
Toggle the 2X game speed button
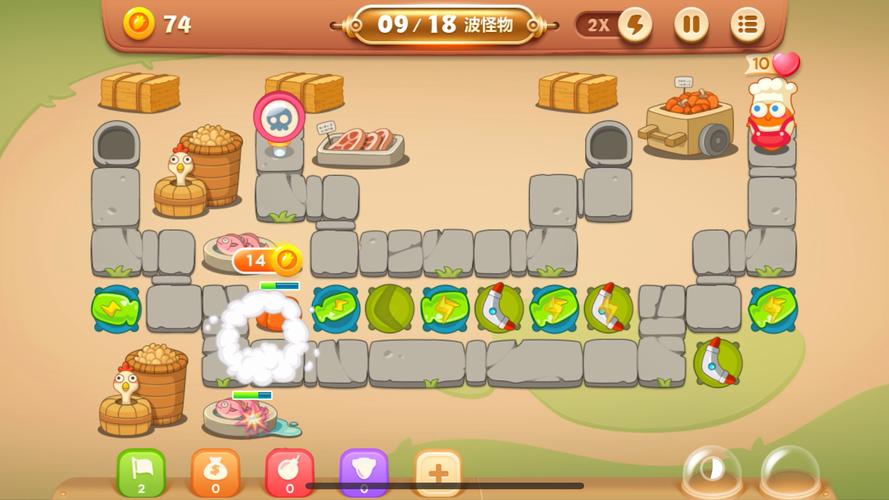click(614, 25)
